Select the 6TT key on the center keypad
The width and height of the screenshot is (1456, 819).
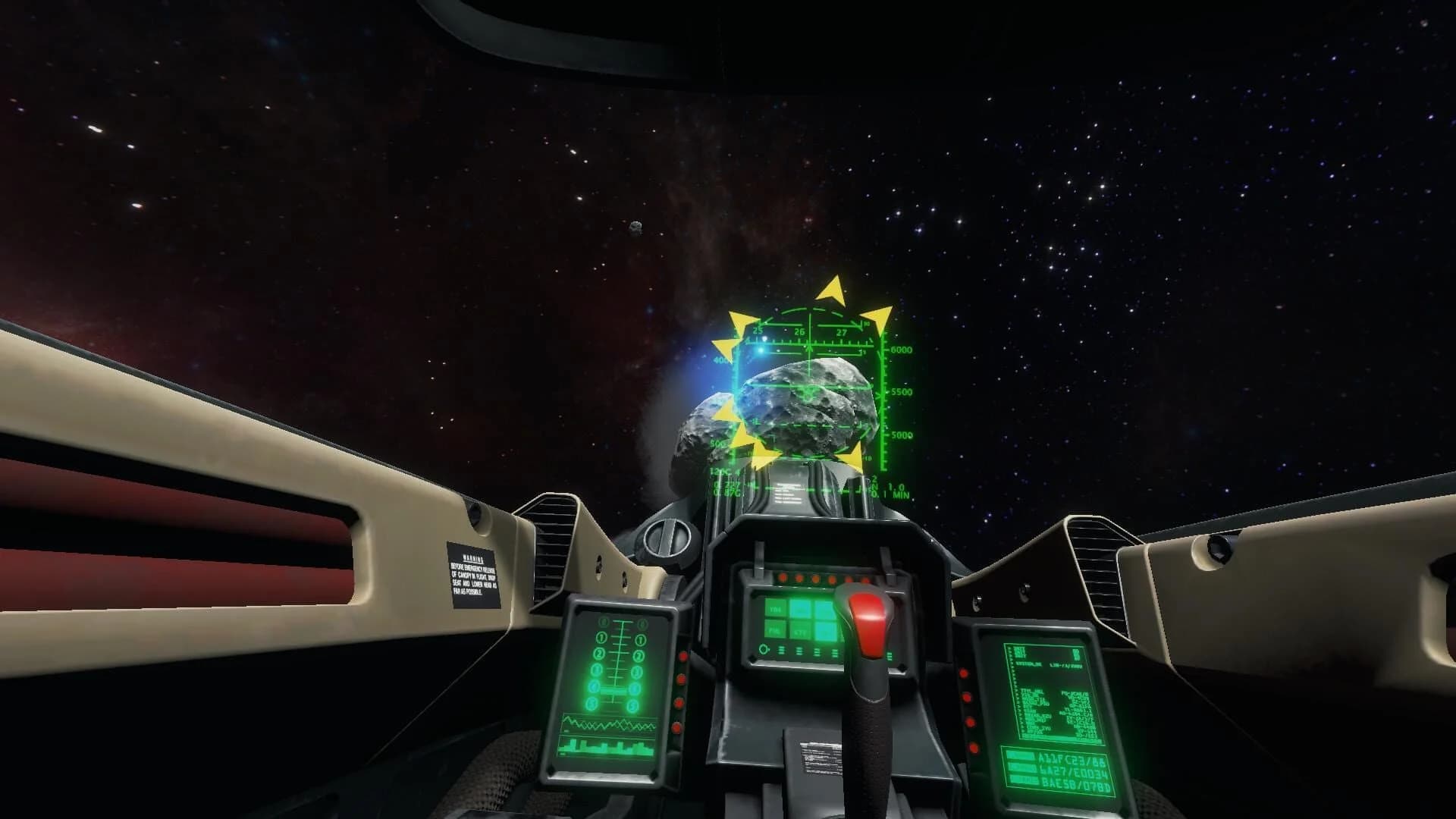pos(800,633)
